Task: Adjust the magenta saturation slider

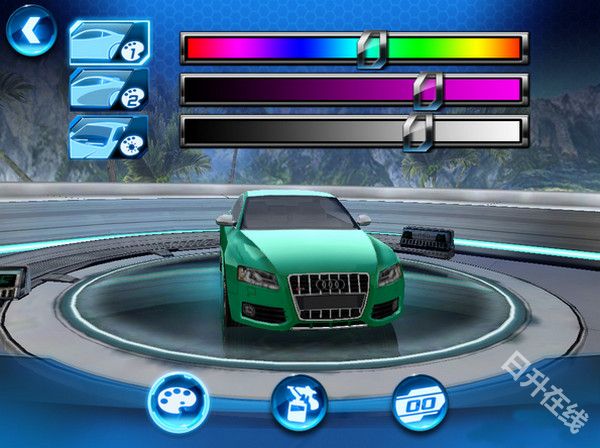Action: click(x=353, y=90)
